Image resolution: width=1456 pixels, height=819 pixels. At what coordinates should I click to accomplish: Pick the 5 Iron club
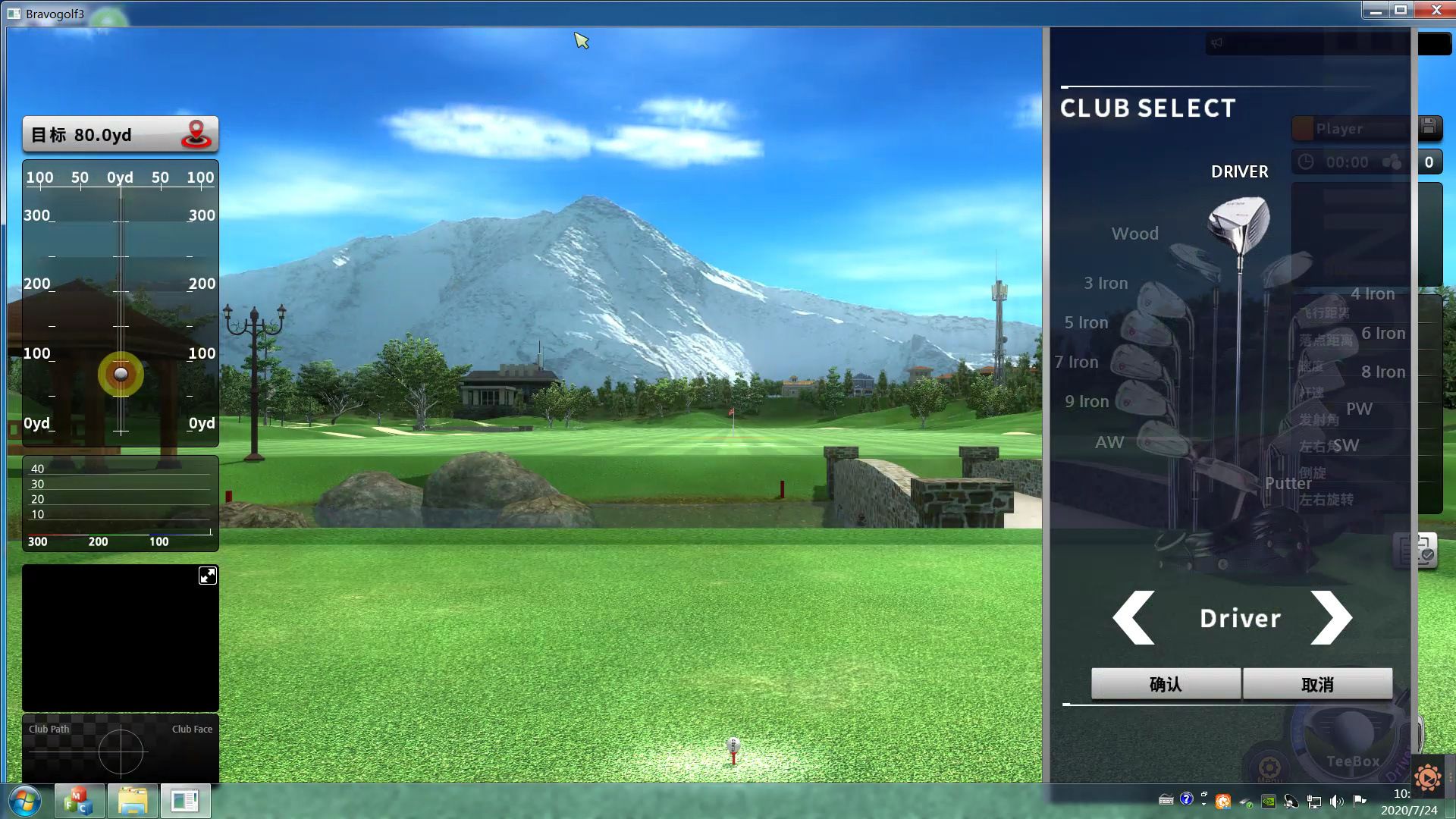pos(1086,322)
